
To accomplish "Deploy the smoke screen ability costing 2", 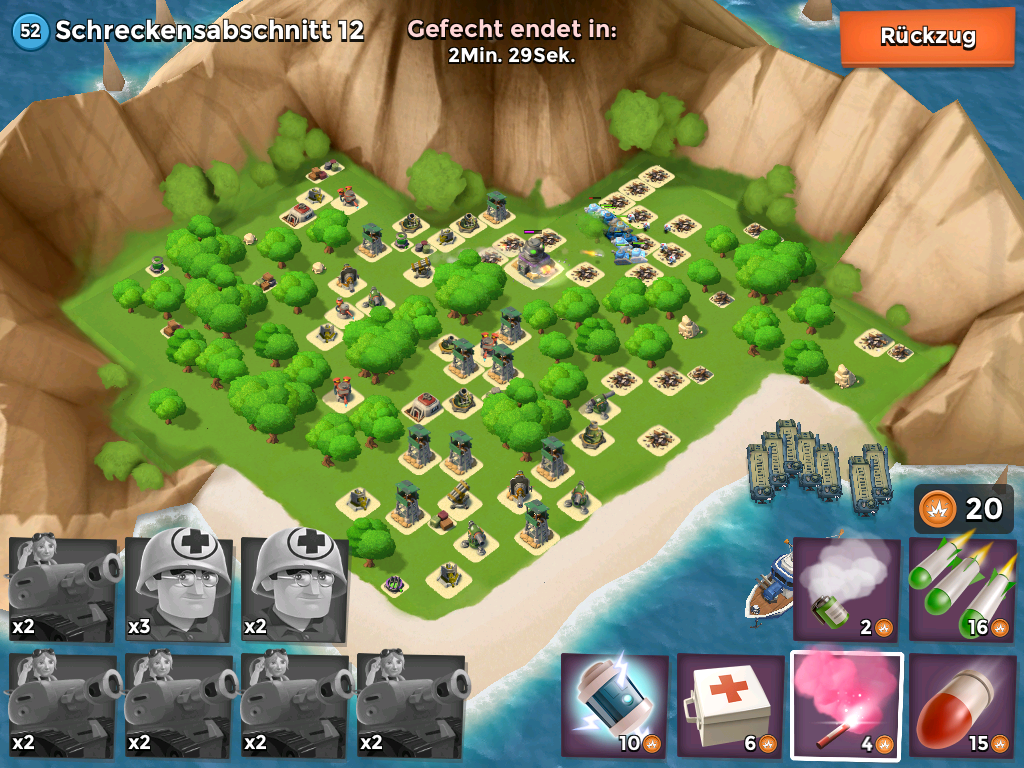I will [846, 590].
